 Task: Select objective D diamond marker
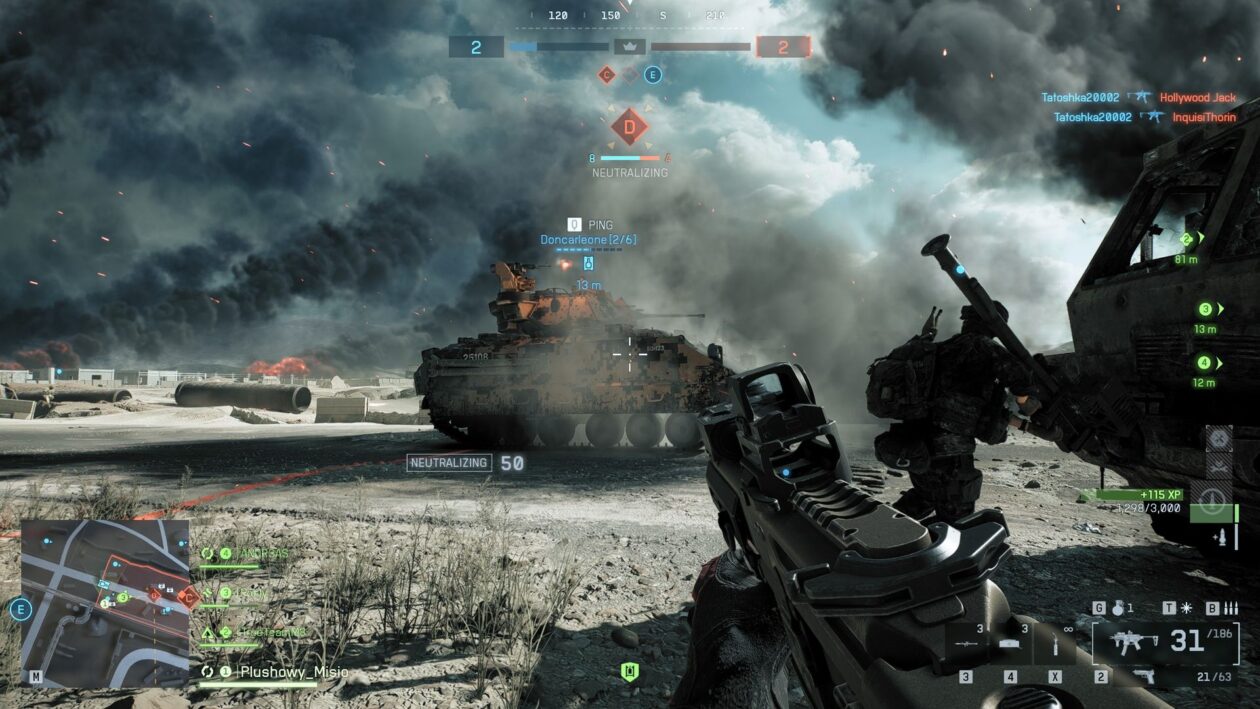[629, 126]
